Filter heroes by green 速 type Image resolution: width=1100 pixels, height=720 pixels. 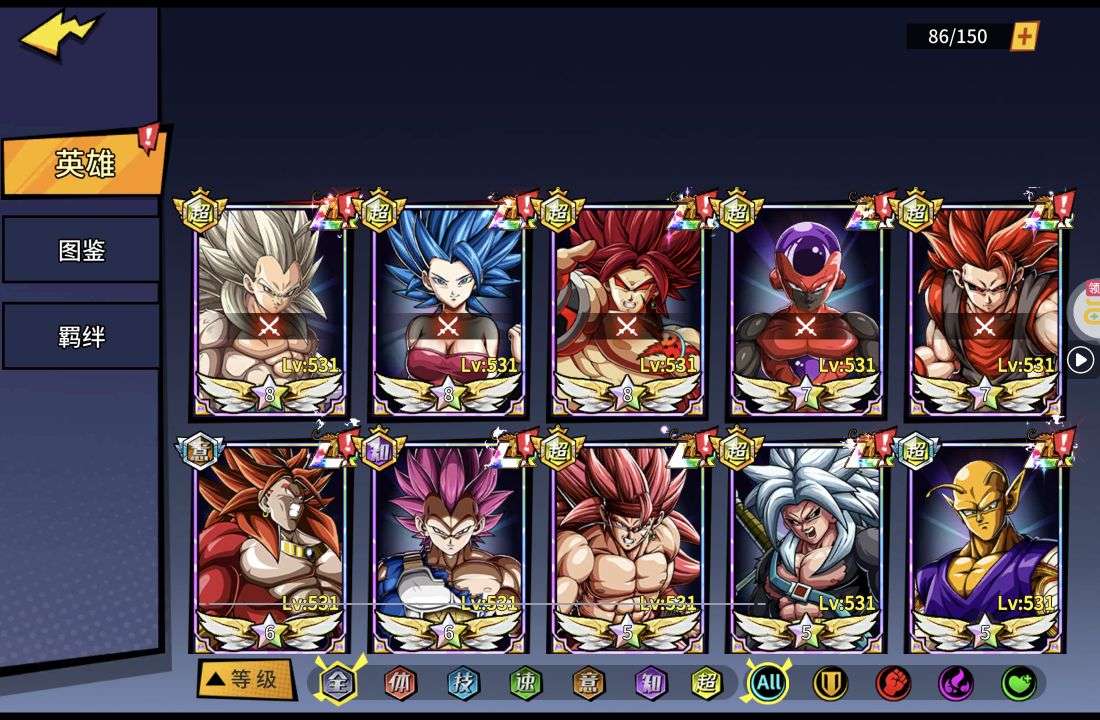click(525, 683)
